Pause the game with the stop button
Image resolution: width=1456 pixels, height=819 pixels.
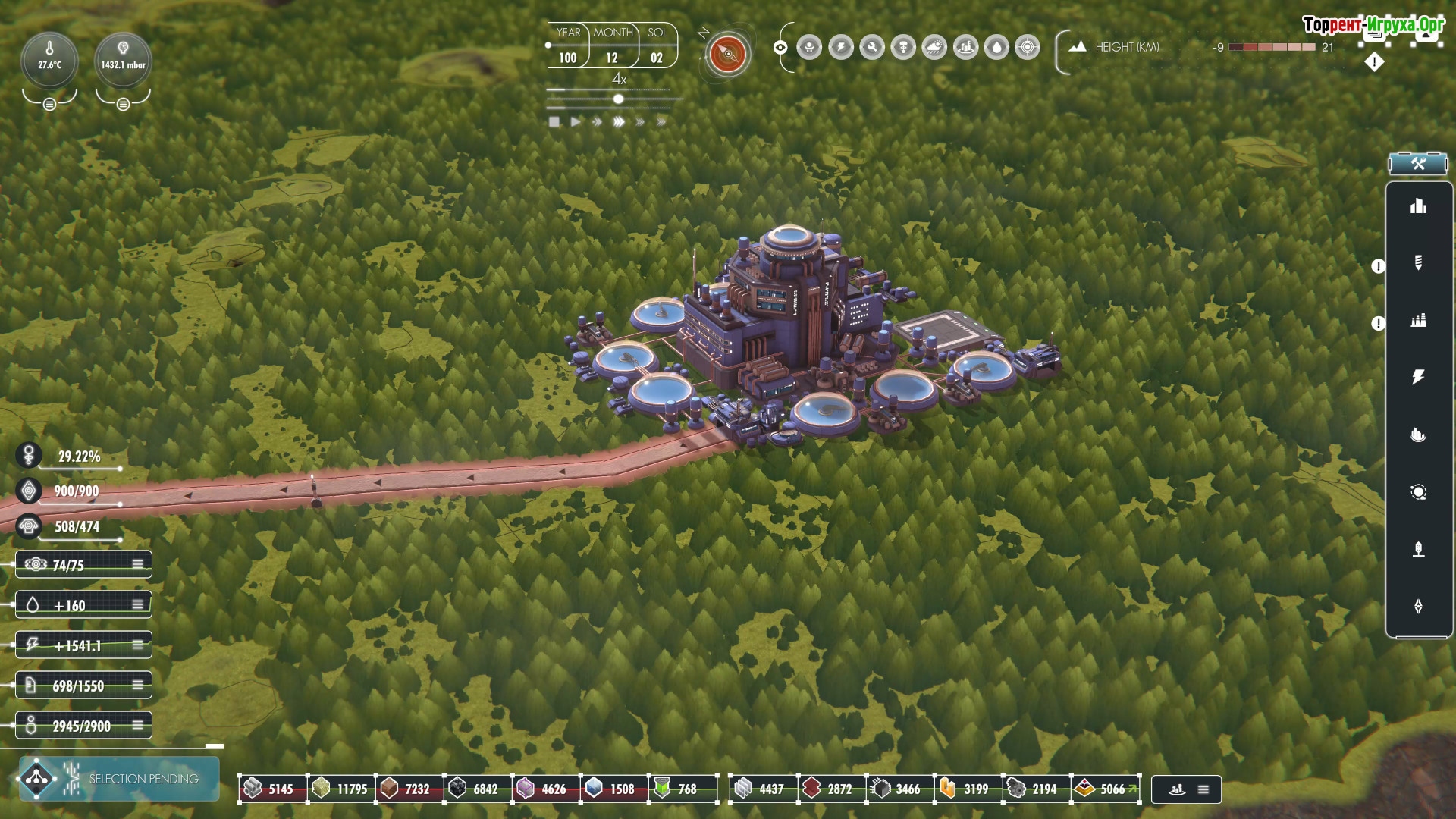tap(554, 122)
